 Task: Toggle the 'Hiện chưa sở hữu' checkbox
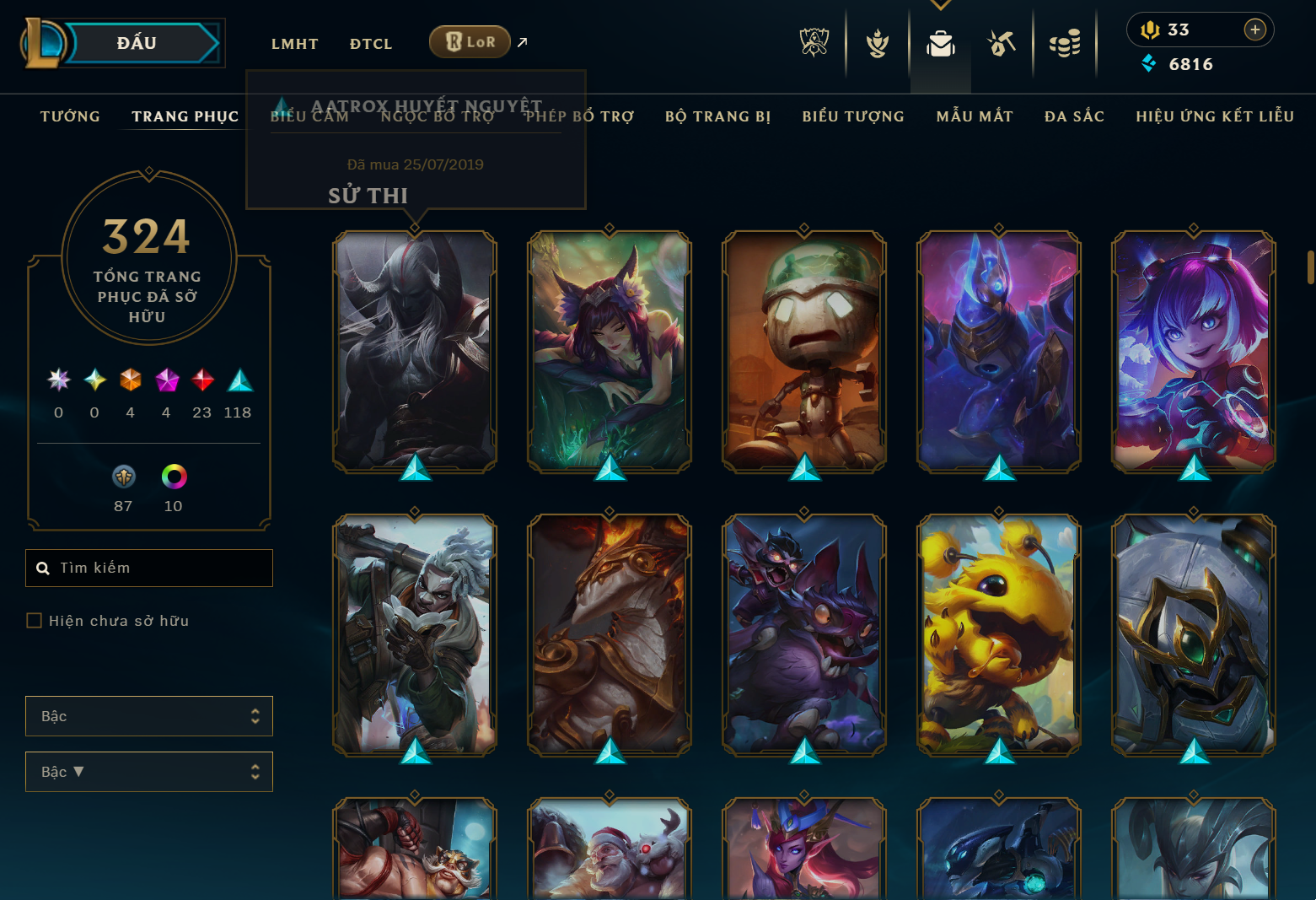click(34, 620)
